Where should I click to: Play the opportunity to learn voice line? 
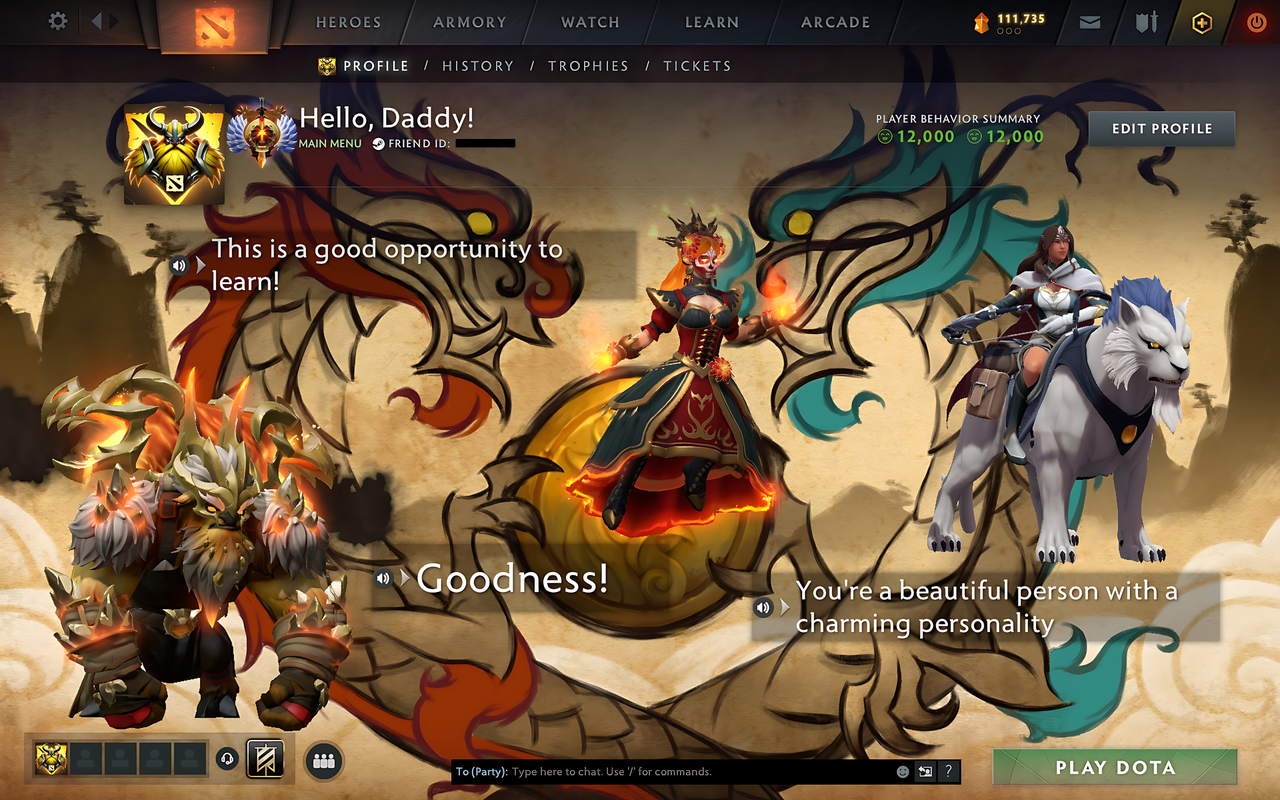181,265
